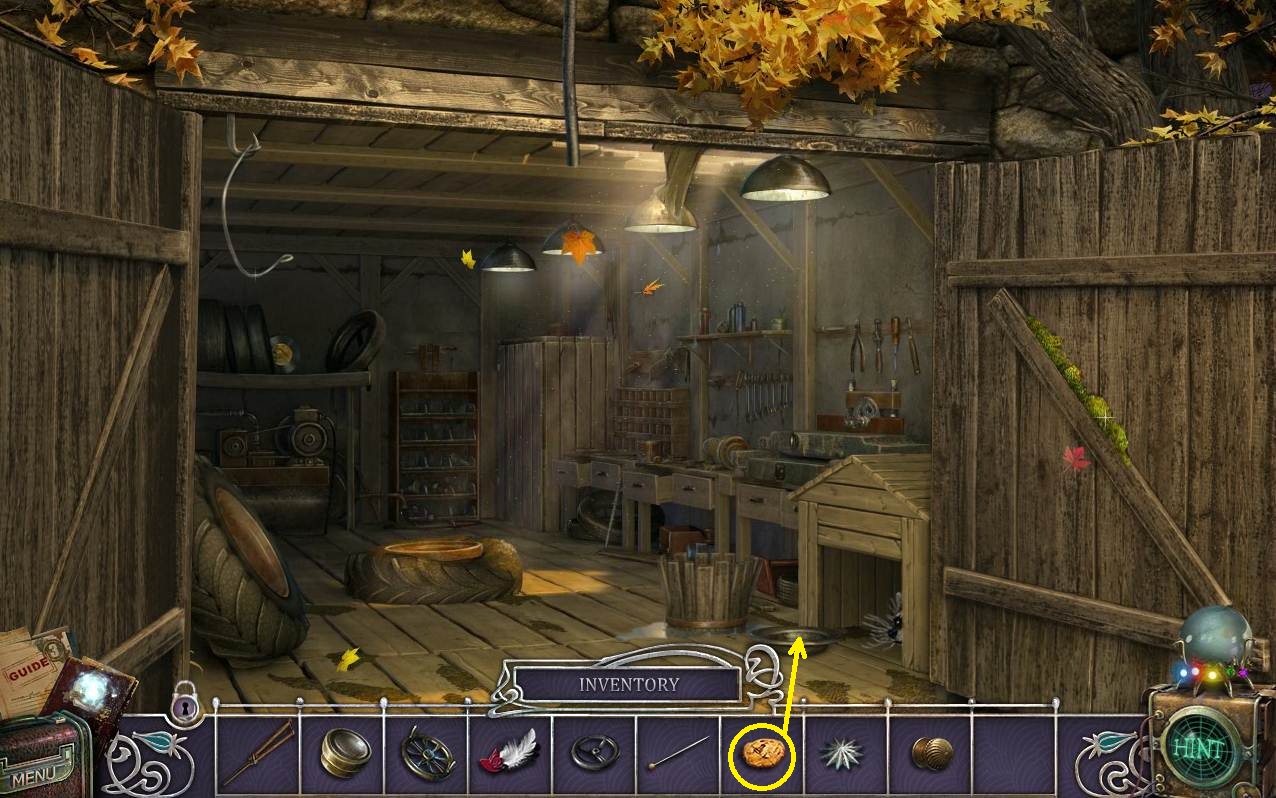This screenshot has height=798, width=1276.
Task: Toggle the inventory padlock
Action: click(185, 704)
